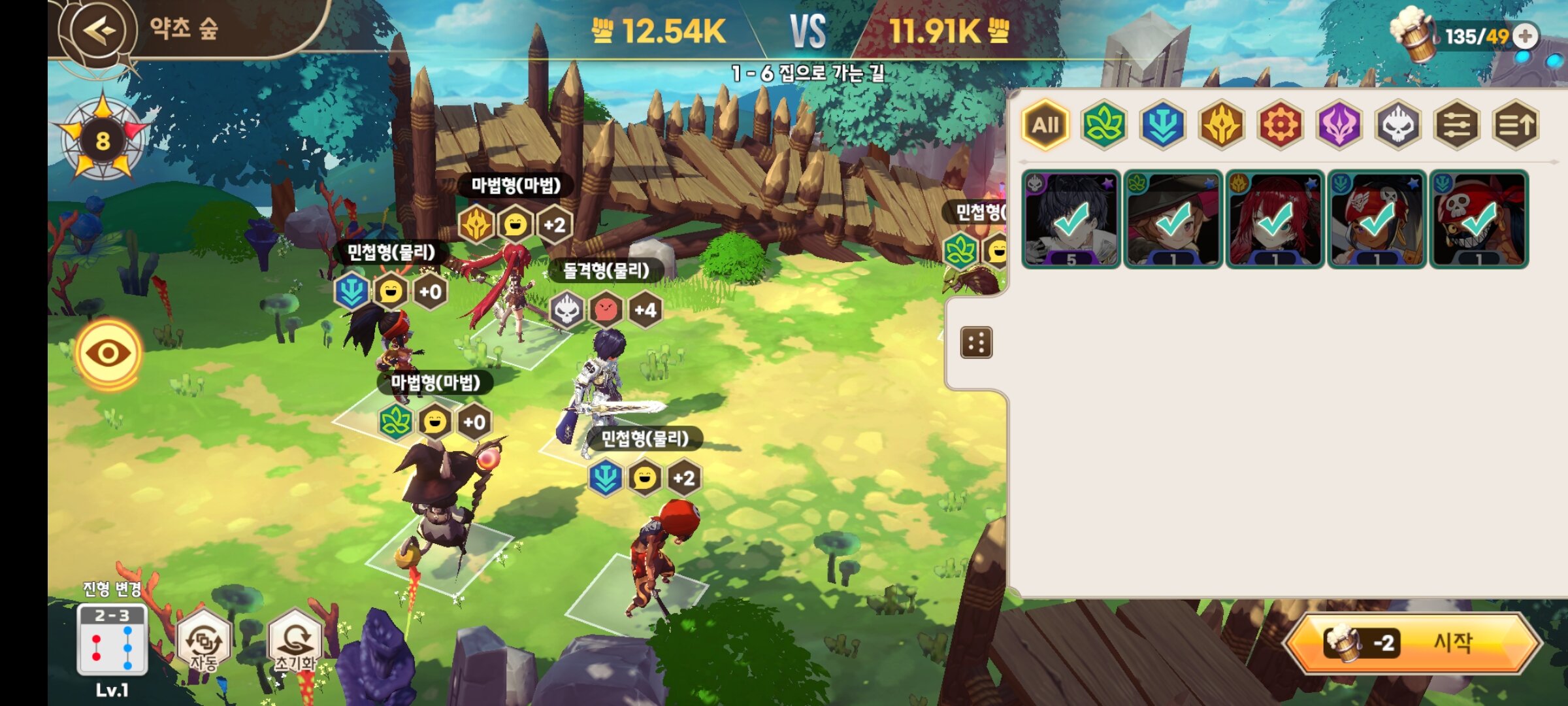This screenshot has height=706, width=1568.
Task: Show all heroes with the All filter
Action: click(x=1045, y=125)
